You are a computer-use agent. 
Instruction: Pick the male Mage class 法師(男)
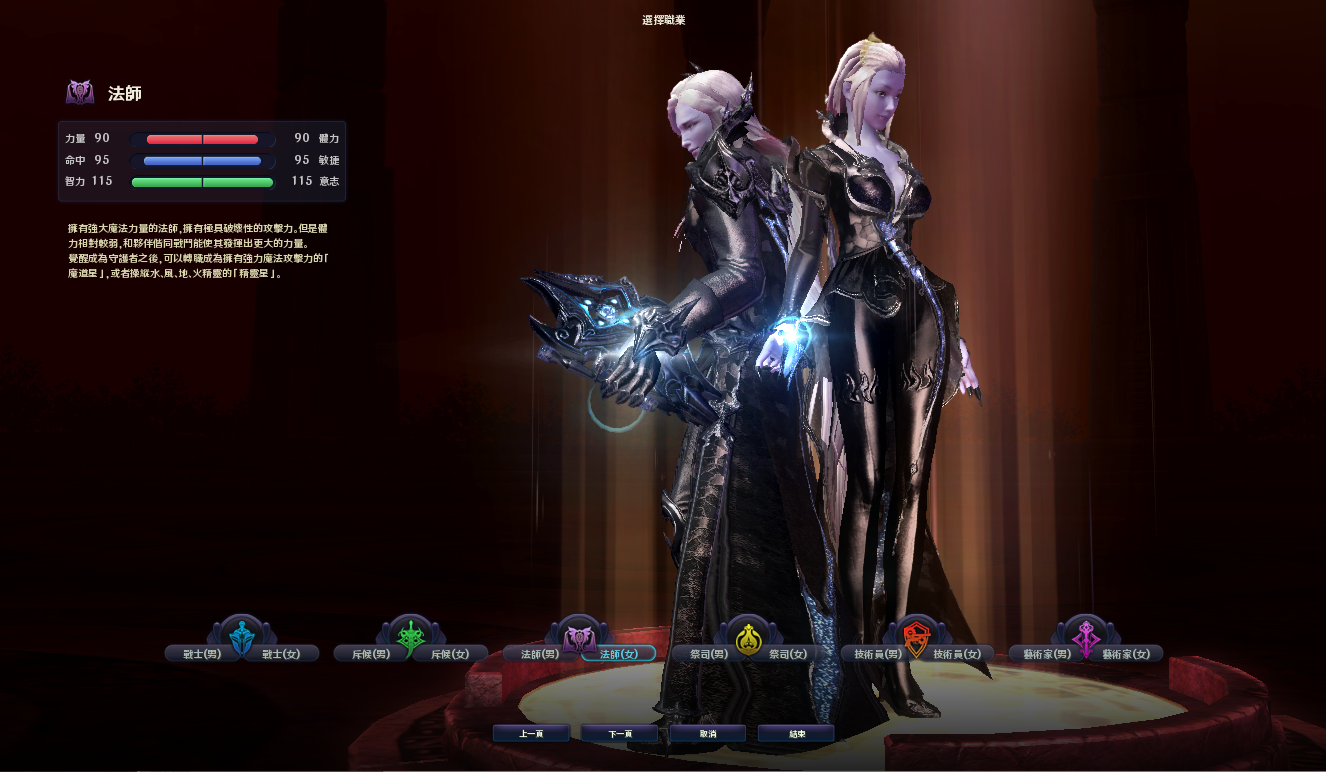(533, 654)
